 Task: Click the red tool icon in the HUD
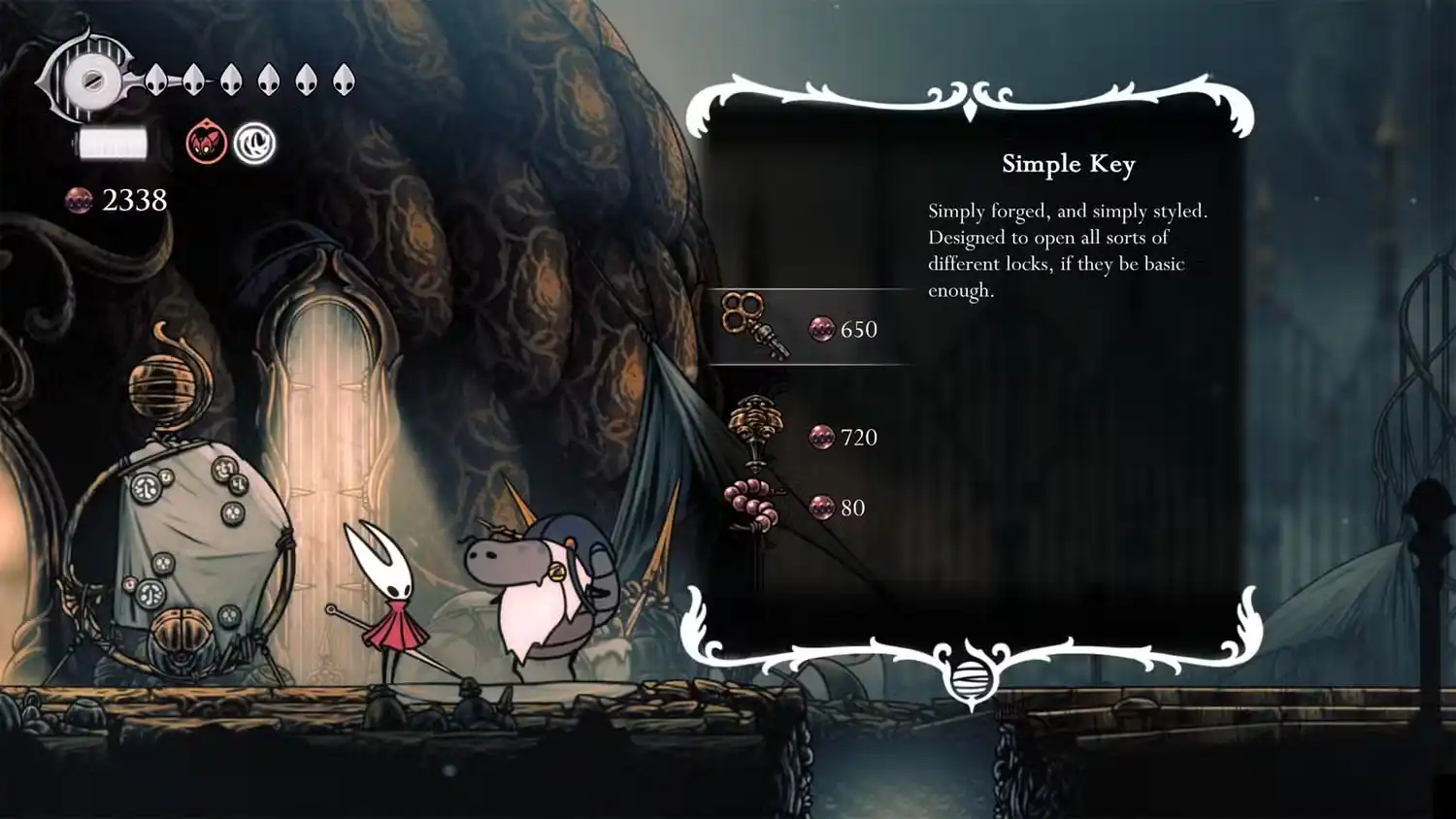(207, 144)
